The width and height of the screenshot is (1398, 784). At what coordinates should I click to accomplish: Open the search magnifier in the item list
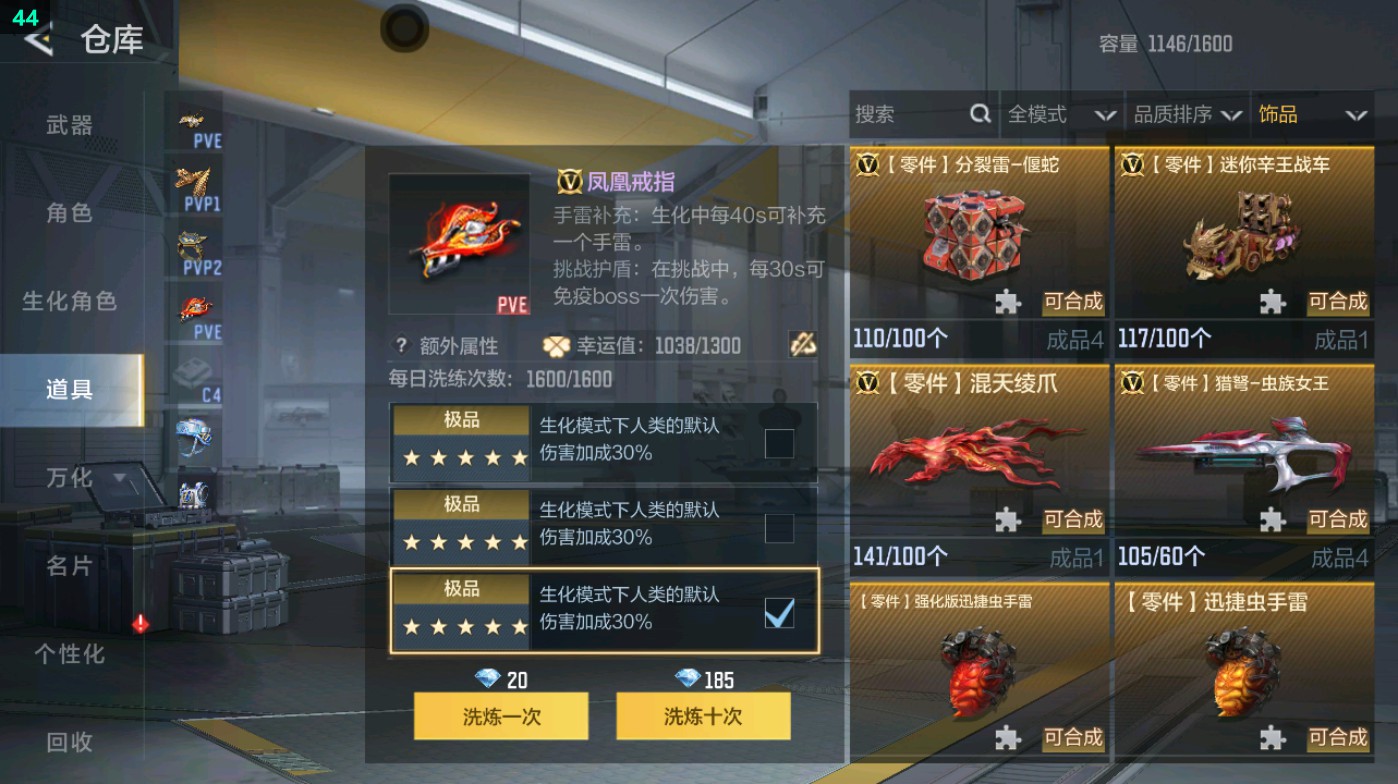click(978, 115)
